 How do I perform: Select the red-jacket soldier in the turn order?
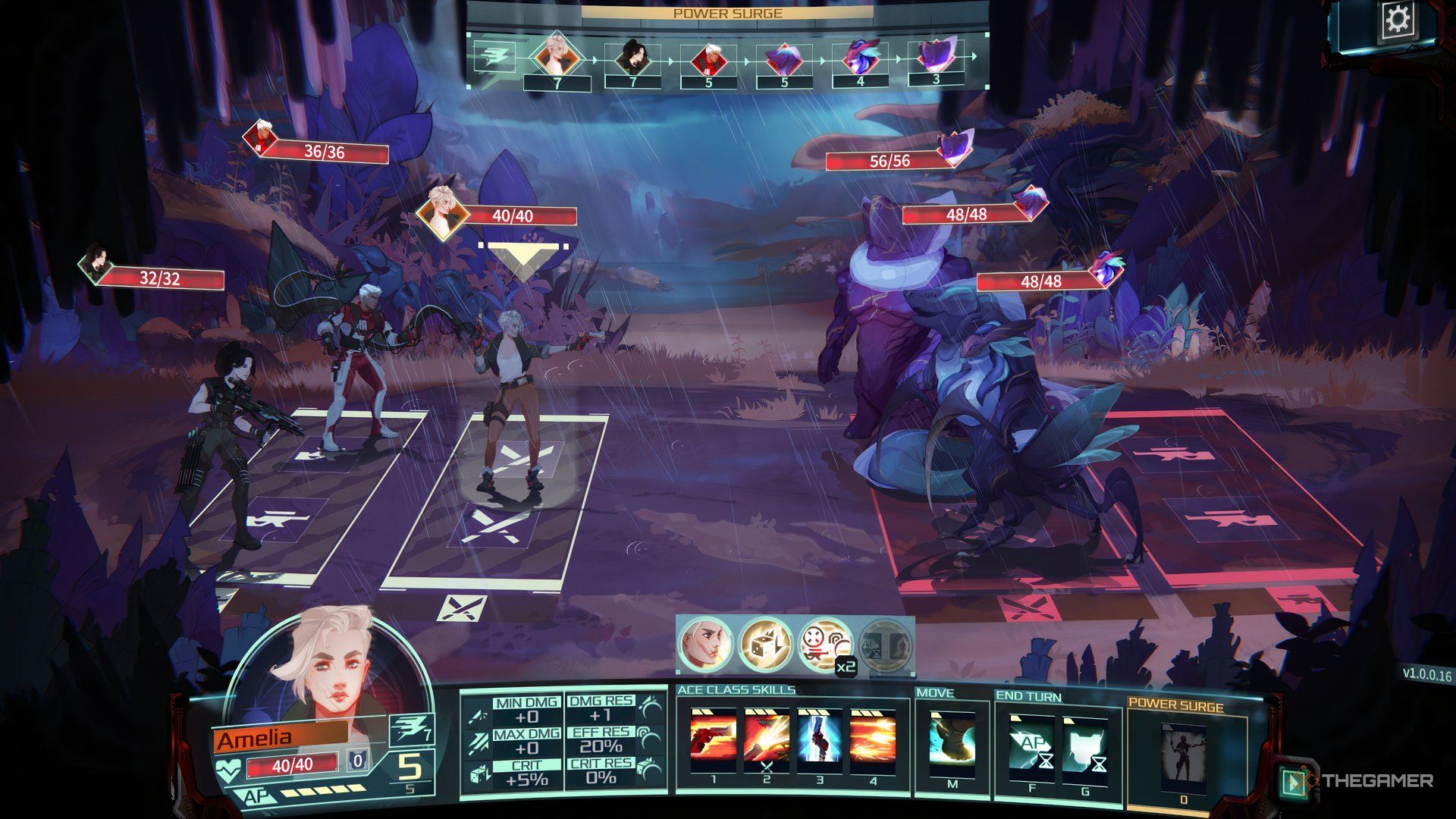[x=708, y=58]
